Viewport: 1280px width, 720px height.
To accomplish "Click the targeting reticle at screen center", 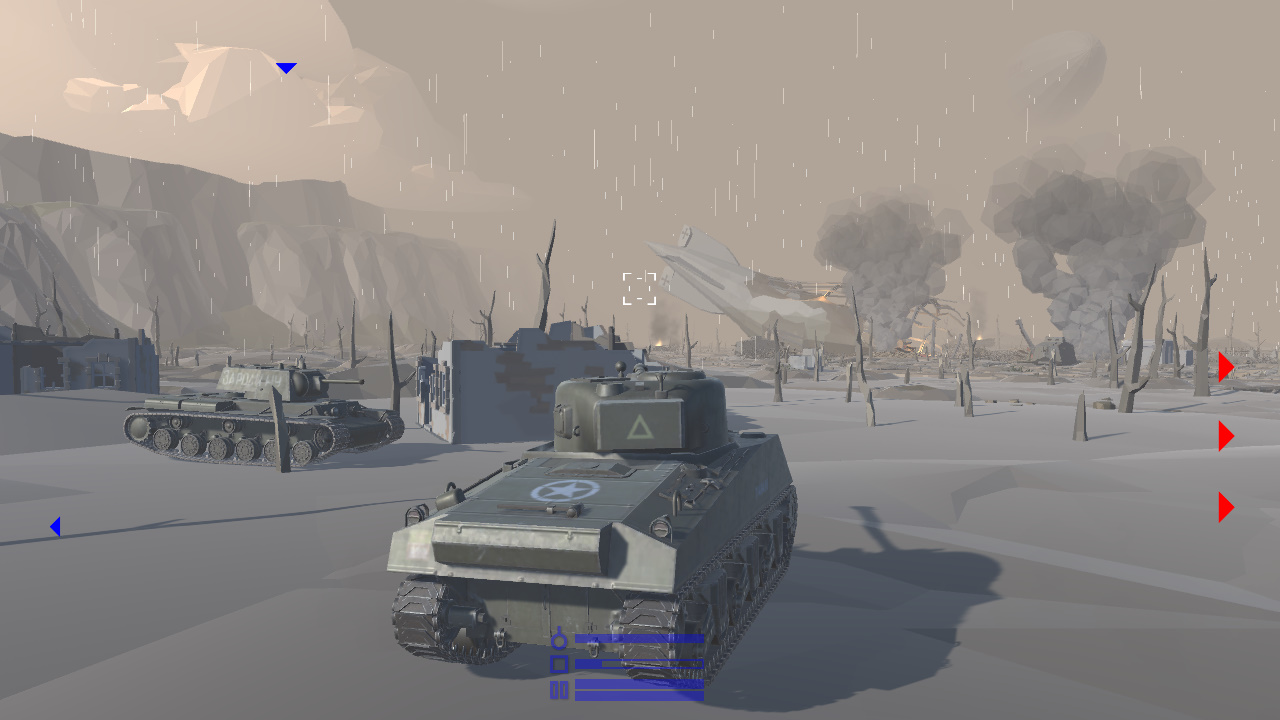I will [x=637, y=288].
